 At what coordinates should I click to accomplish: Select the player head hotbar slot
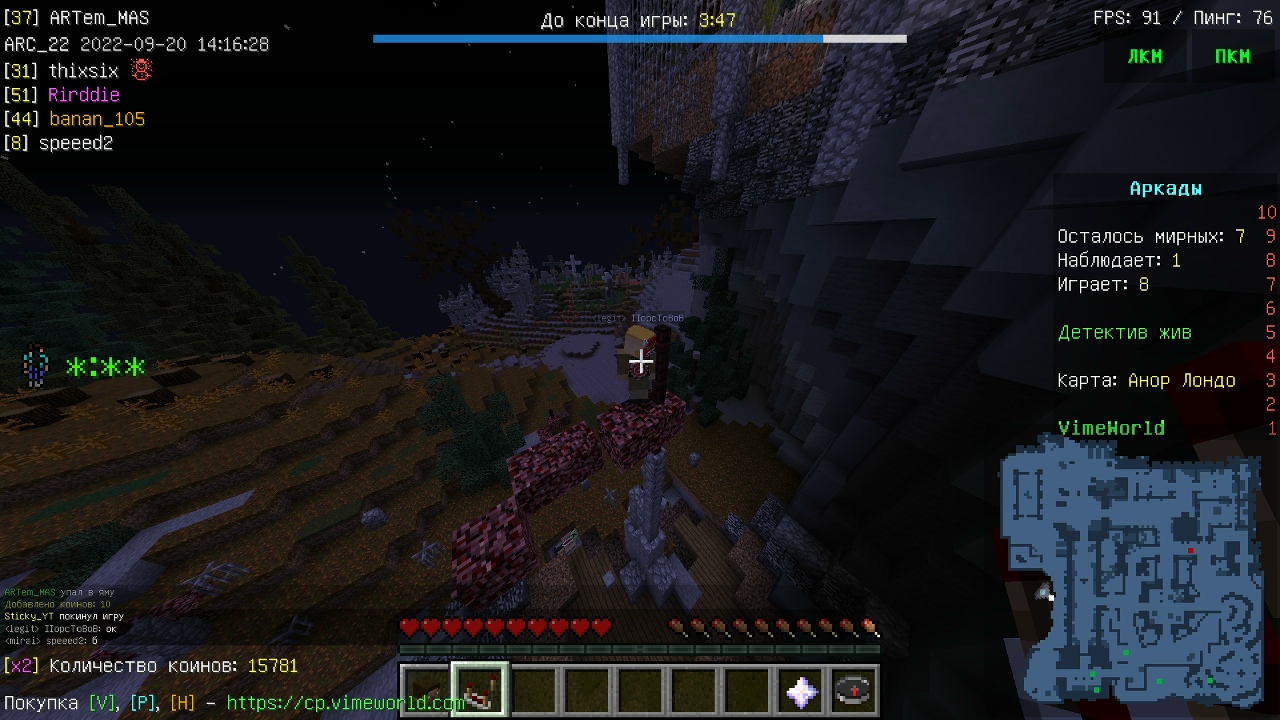click(x=425, y=690)
